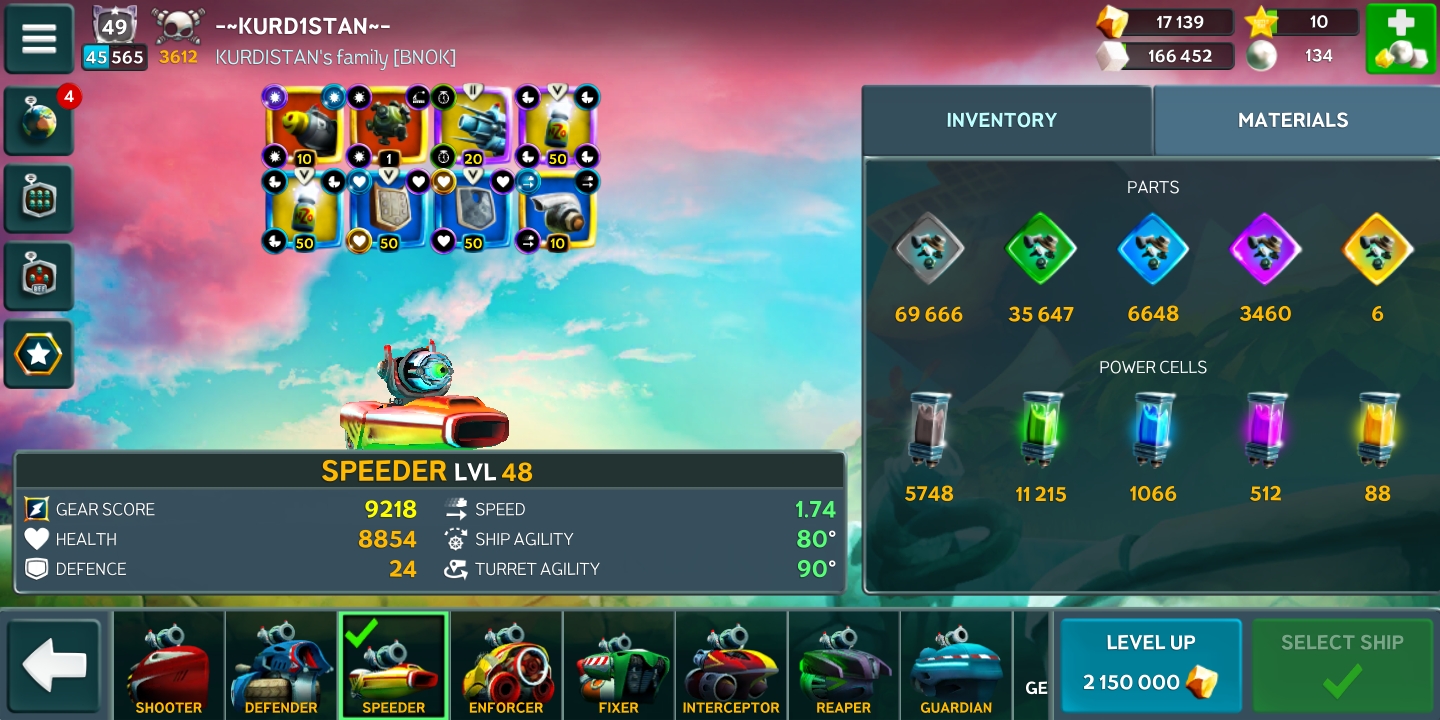Select the equipped level 10 turbo item
This screenshot has height=720, width=1440.
click(x=557, y=210)
